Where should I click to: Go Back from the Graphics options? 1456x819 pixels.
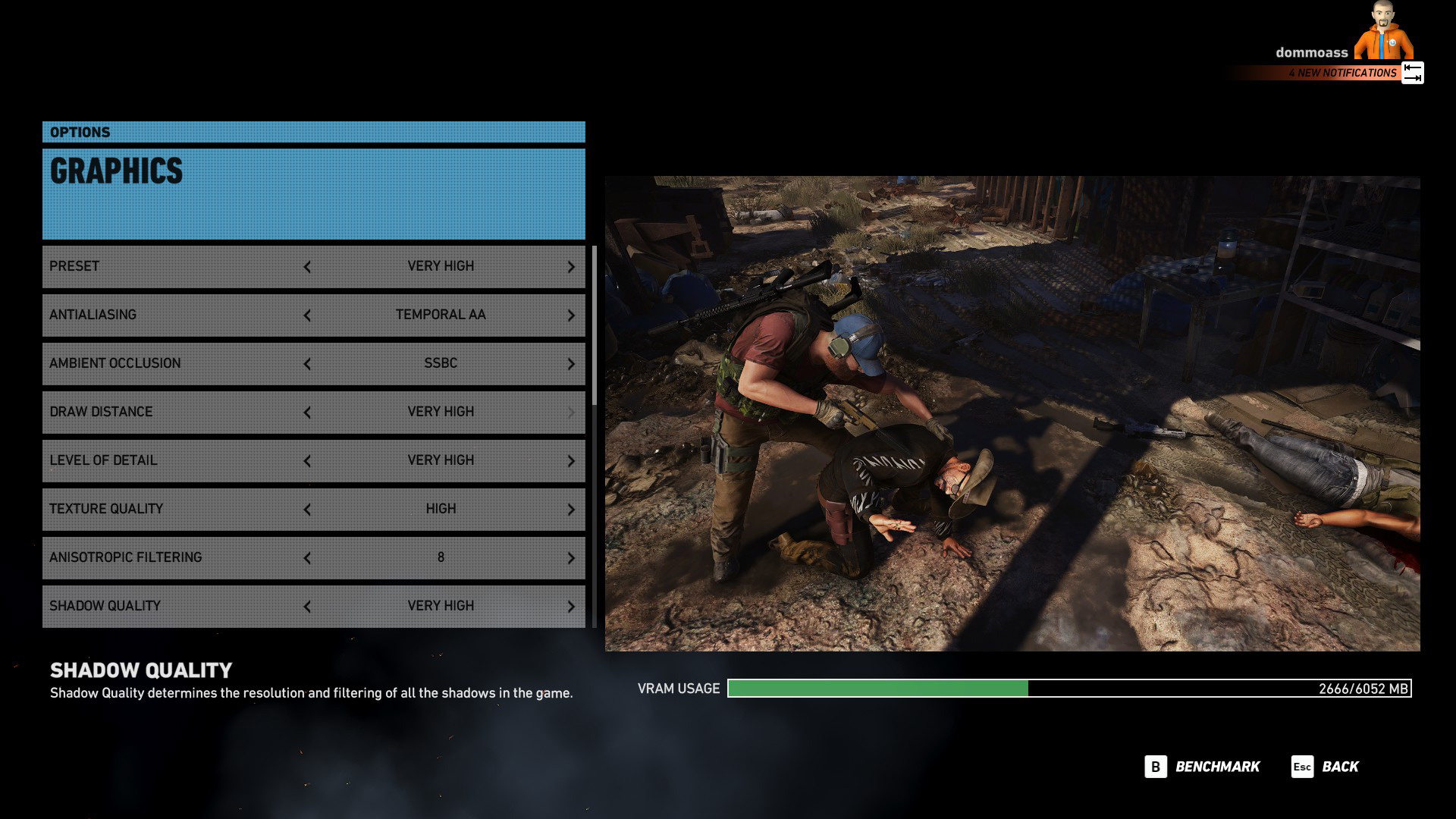click(x=1326, y=767)
